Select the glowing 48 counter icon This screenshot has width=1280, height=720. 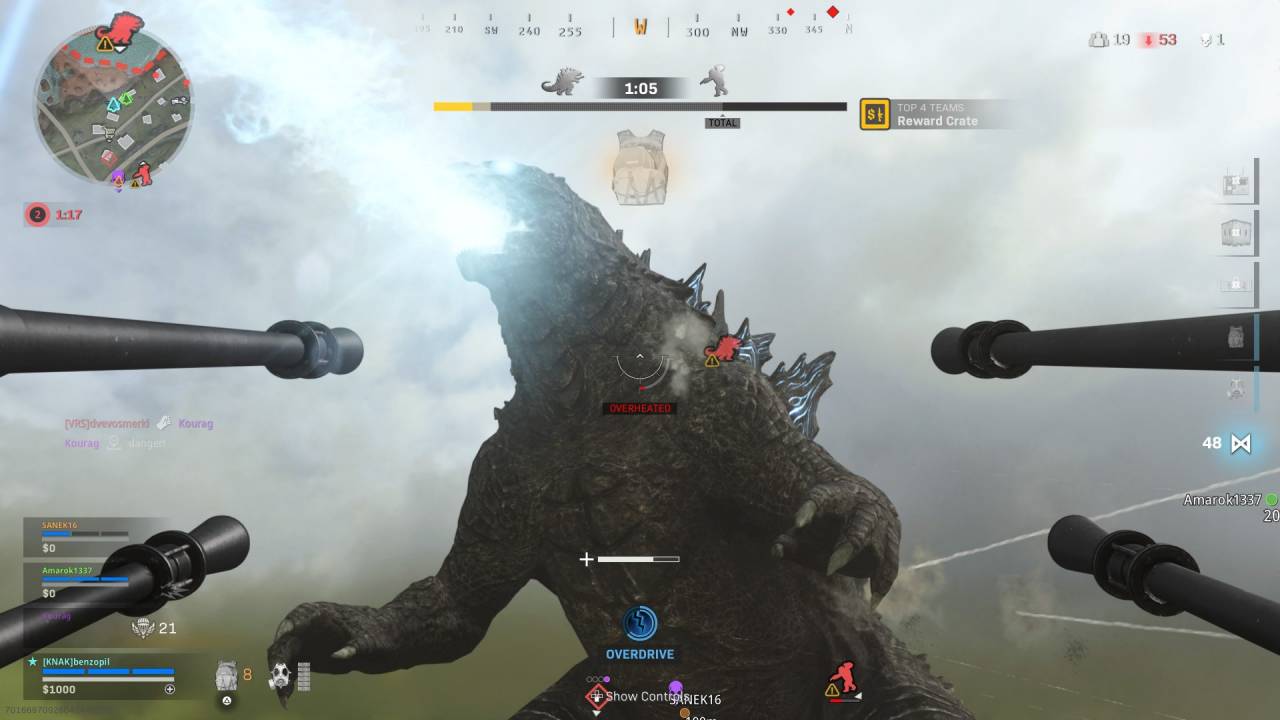point(1240,443)
